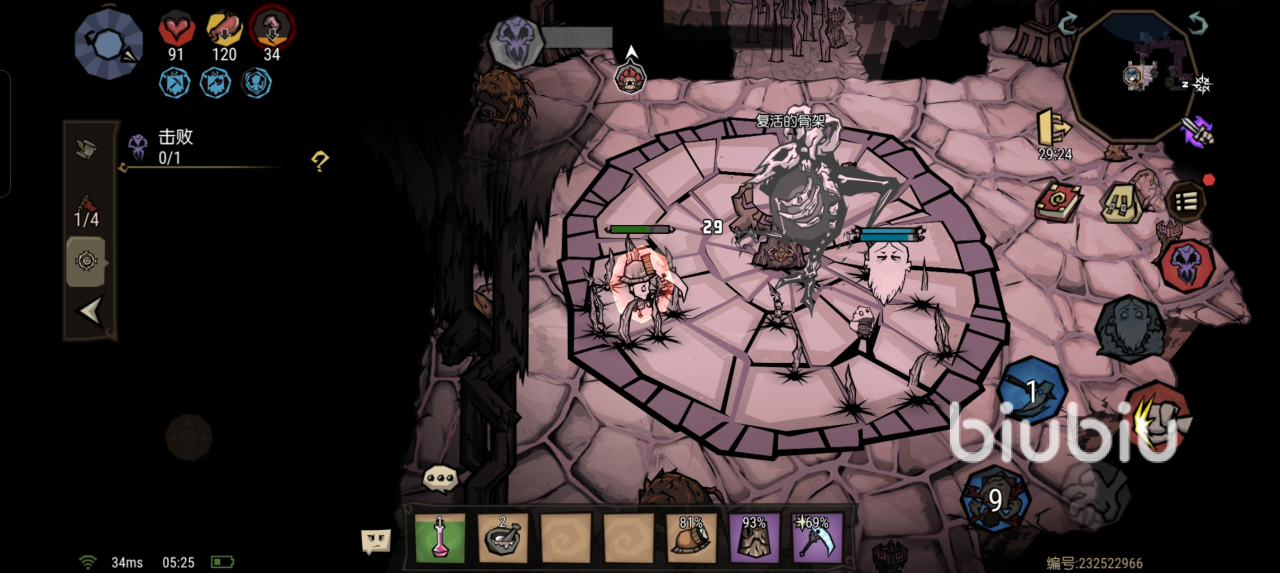Open the chat speech bubble
Image resolution: width=1280 pixels, height=573 pixels.
440,478
